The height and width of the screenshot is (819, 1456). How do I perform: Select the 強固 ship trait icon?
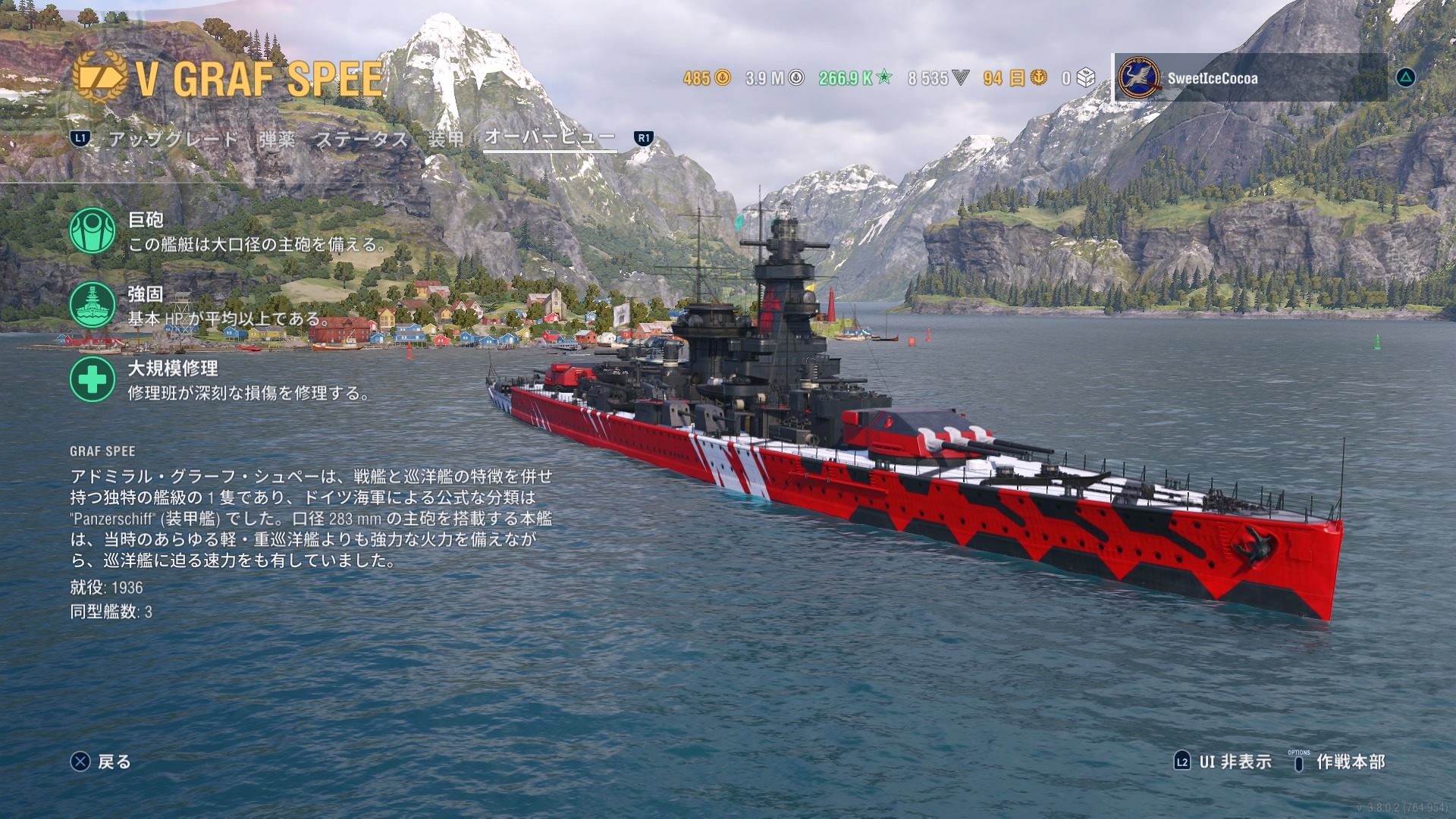pyautogui.click(x=93, y=305)
